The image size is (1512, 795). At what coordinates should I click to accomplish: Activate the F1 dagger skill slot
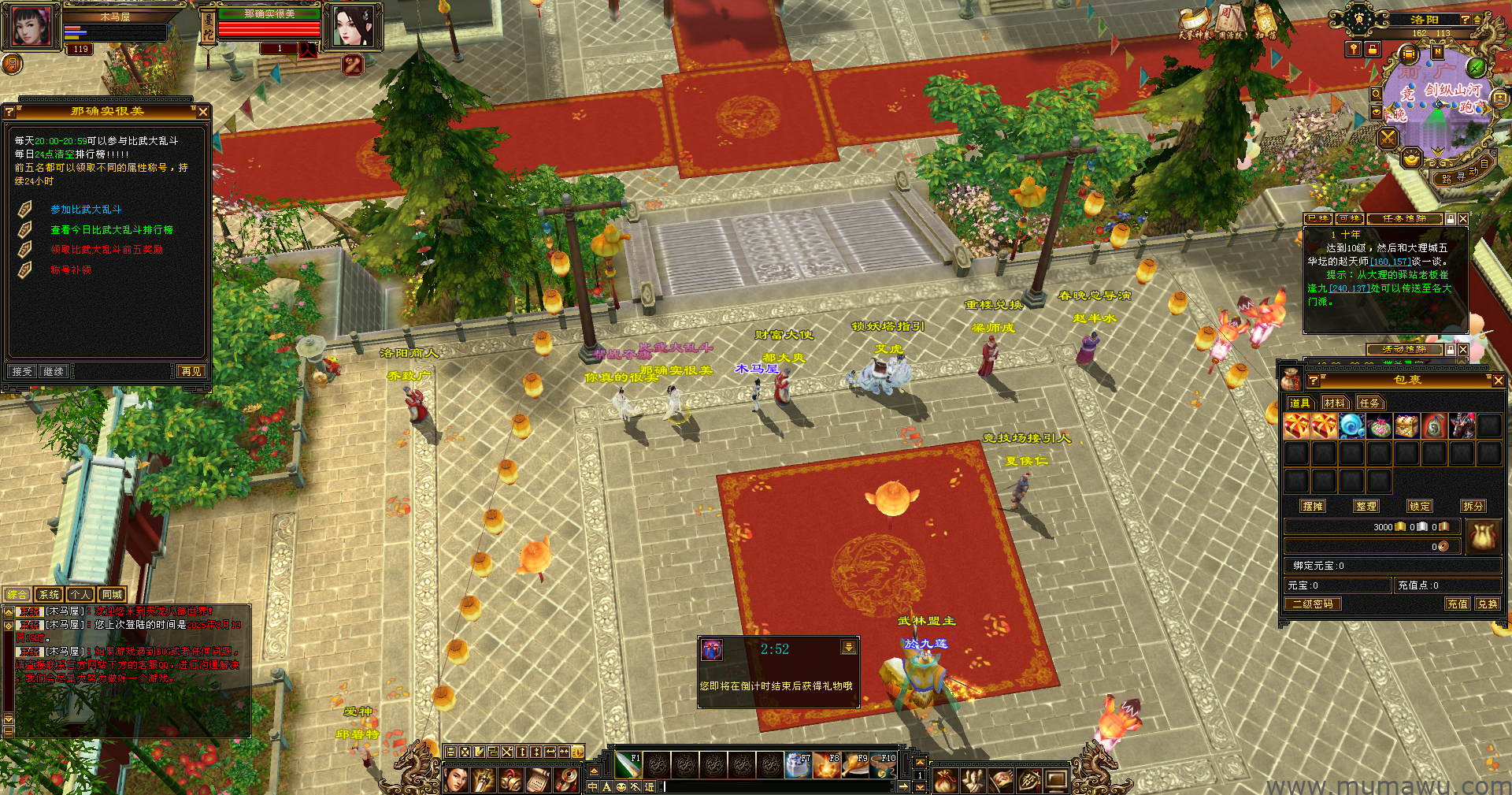click(628, 764)
